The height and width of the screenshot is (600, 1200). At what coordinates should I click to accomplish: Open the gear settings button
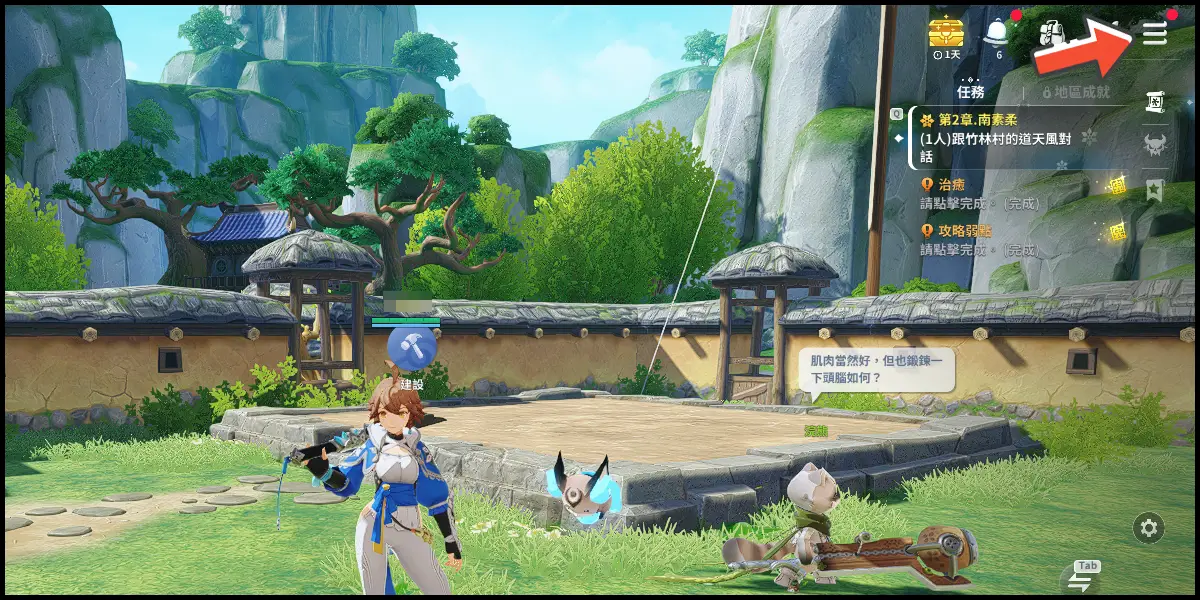pyautogui.click(x=1149, y=528)
